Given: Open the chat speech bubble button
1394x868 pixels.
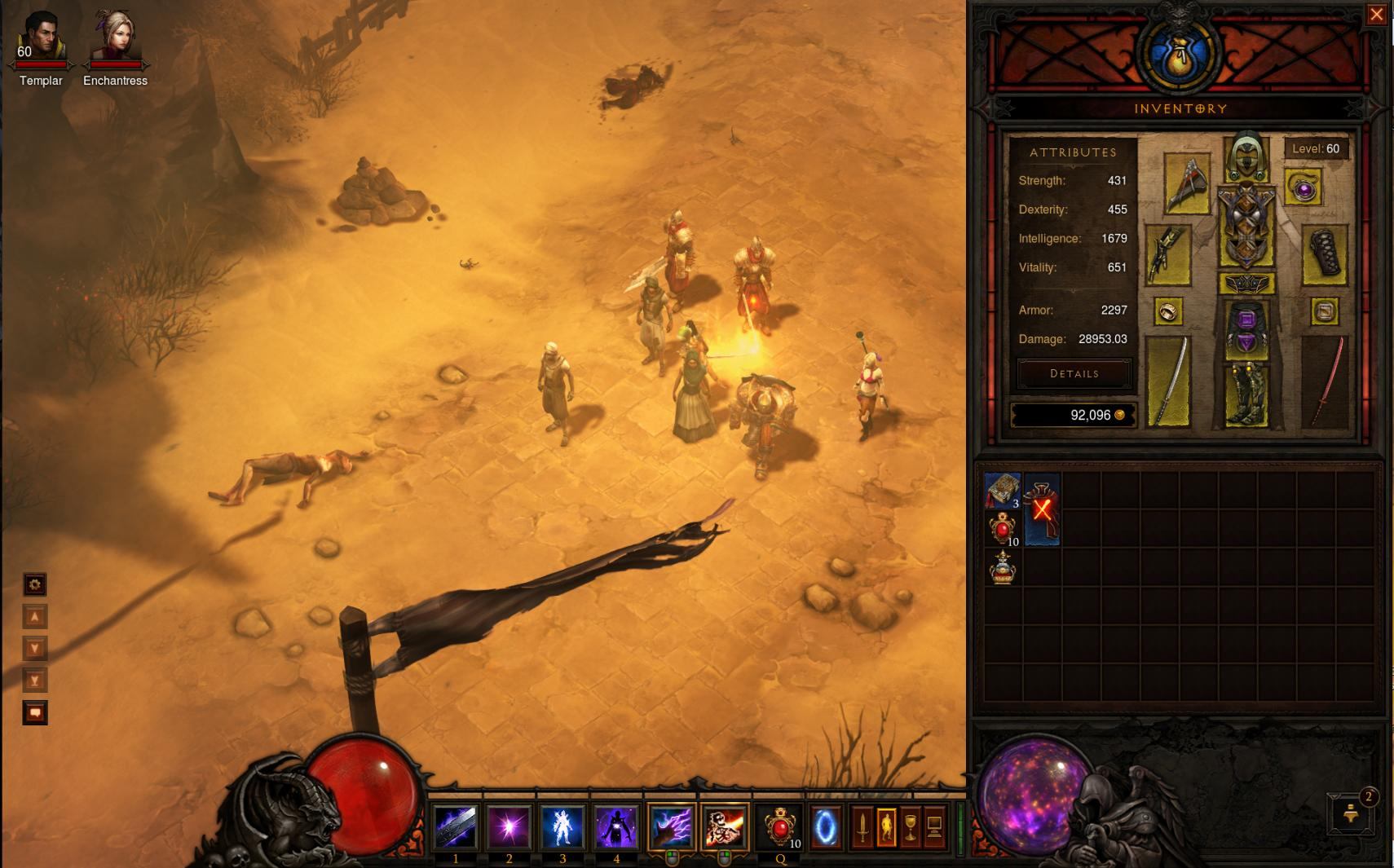Looking at the screenshot, I should click(34, 712).
